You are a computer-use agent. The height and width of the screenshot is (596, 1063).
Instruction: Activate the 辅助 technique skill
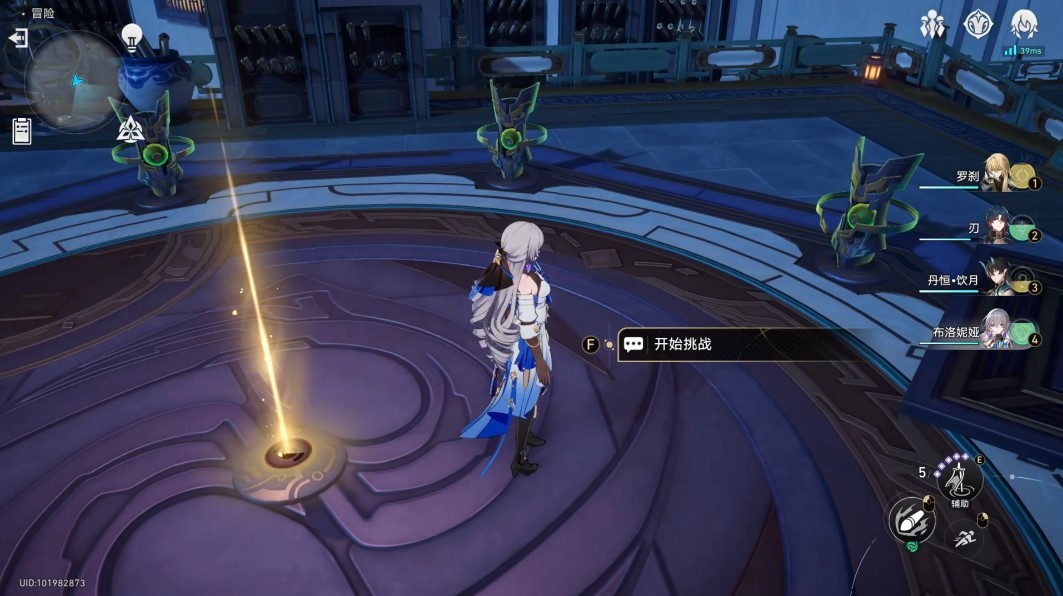point(959,480)
